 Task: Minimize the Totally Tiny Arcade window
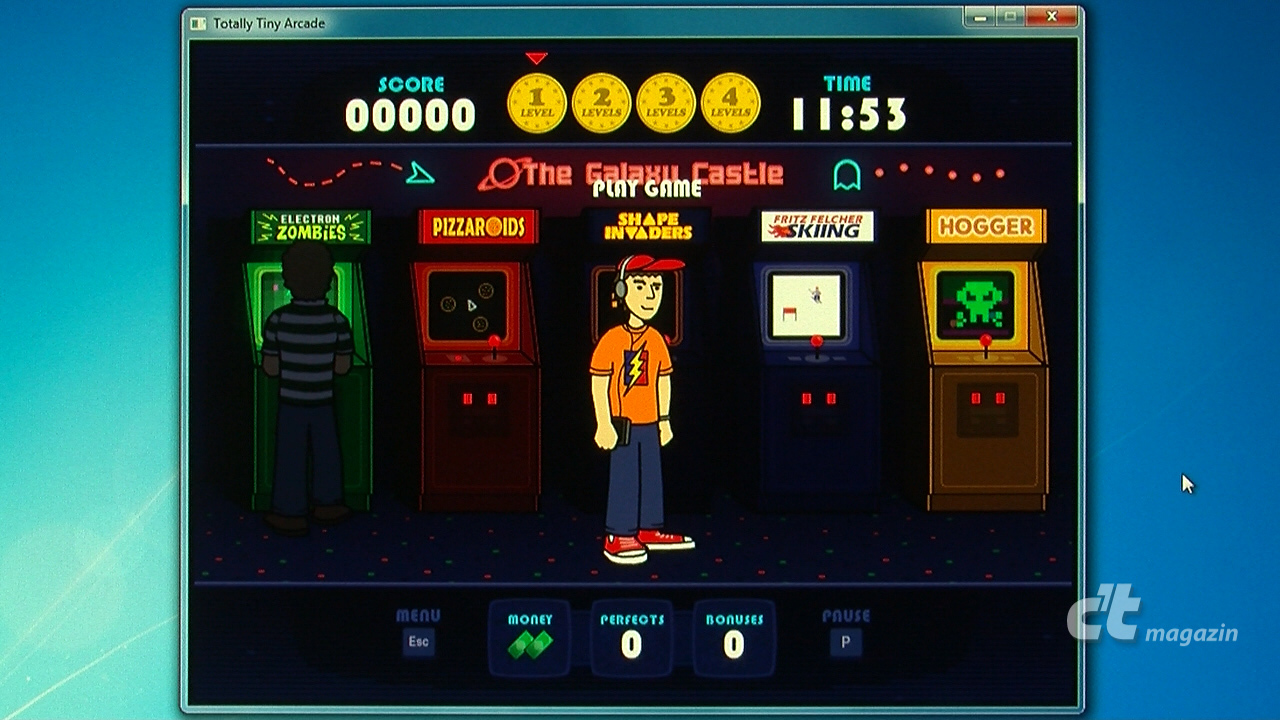tap(980, 17)
